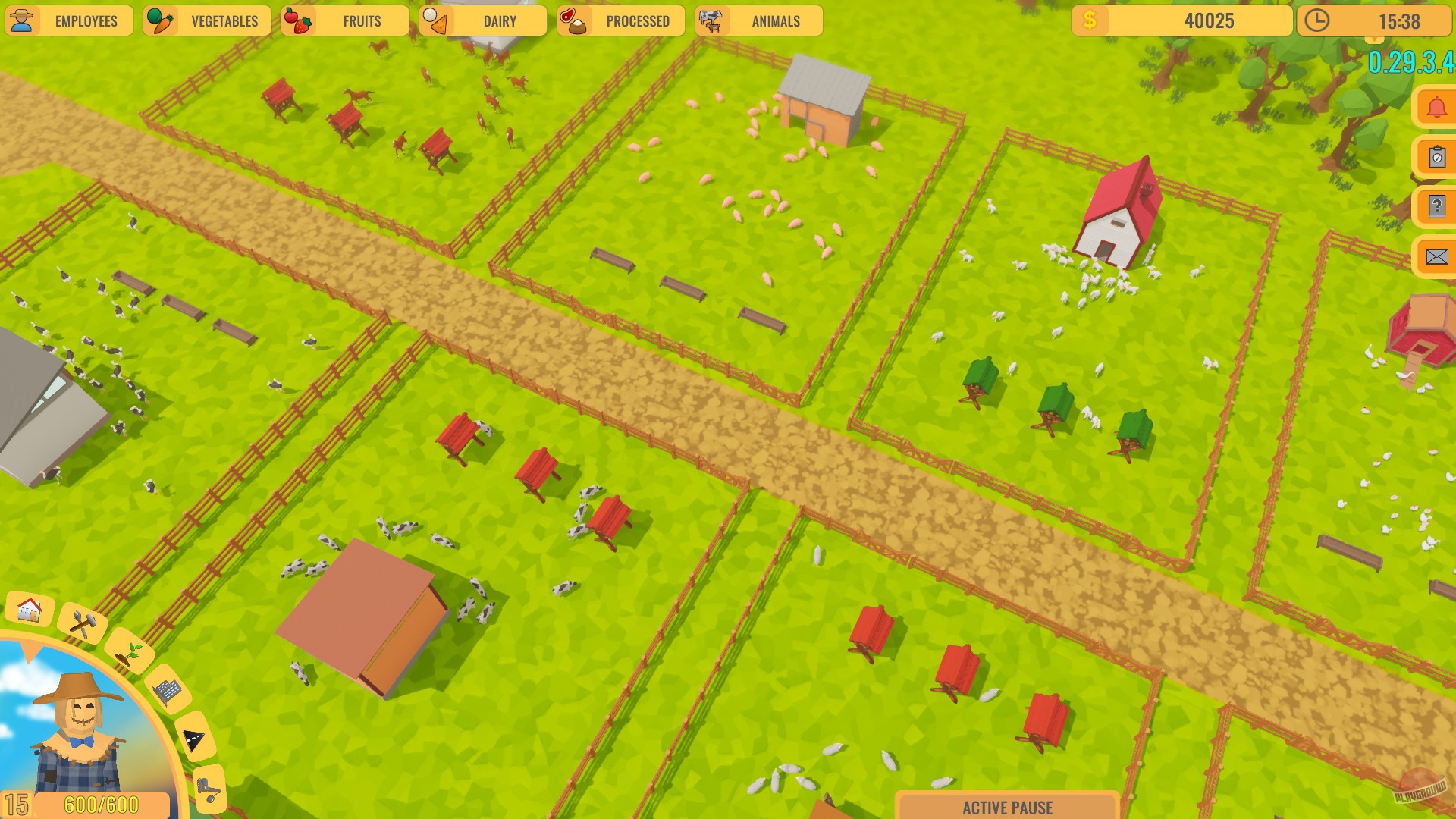Open the help question mark guide
The width and height of the screenshot is (1456, 819).
pos(1436,206)
